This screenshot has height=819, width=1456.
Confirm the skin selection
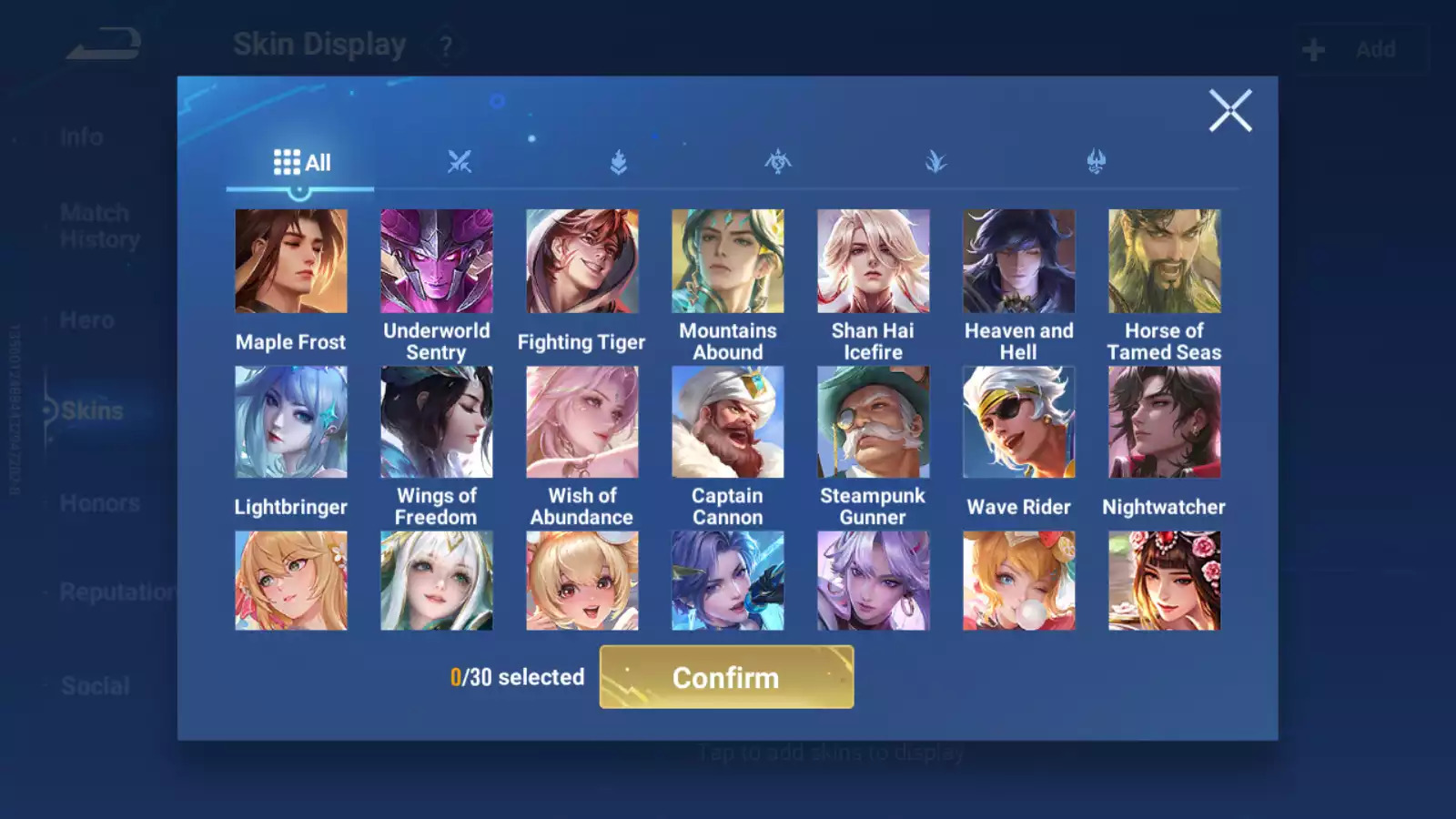tap(726, 677)
